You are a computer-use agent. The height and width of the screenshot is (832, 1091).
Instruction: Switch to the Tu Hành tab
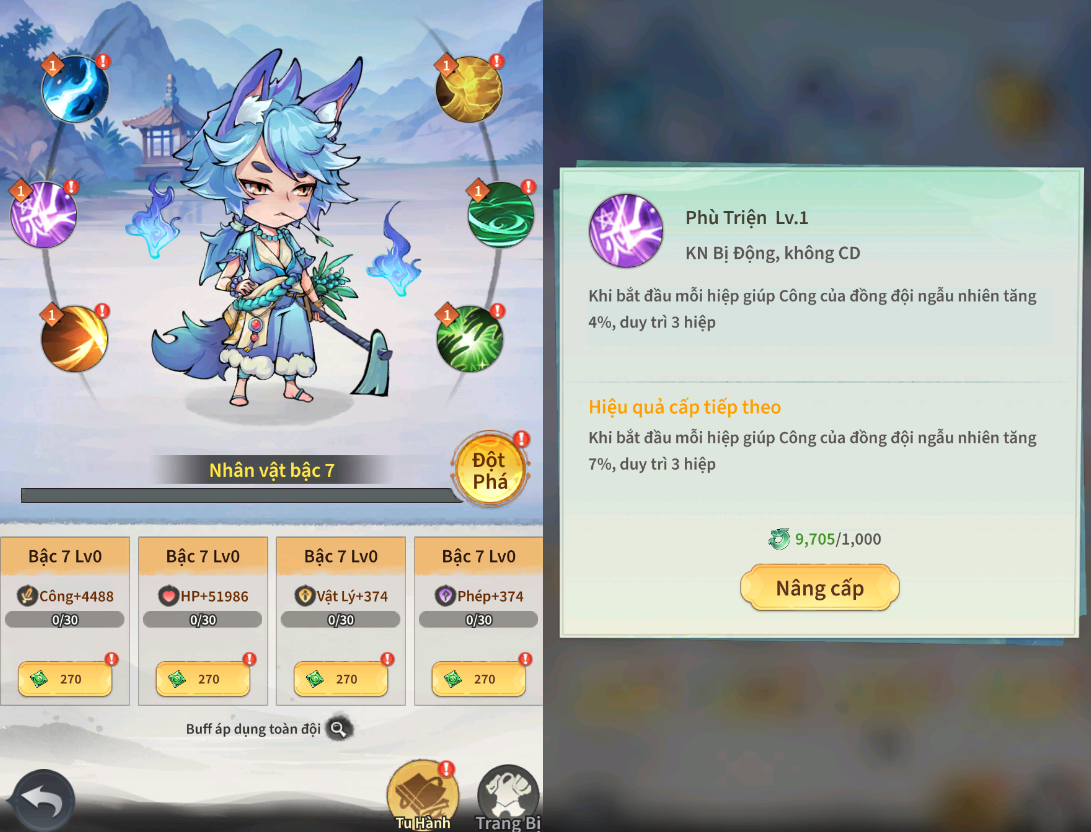point(423,797)
